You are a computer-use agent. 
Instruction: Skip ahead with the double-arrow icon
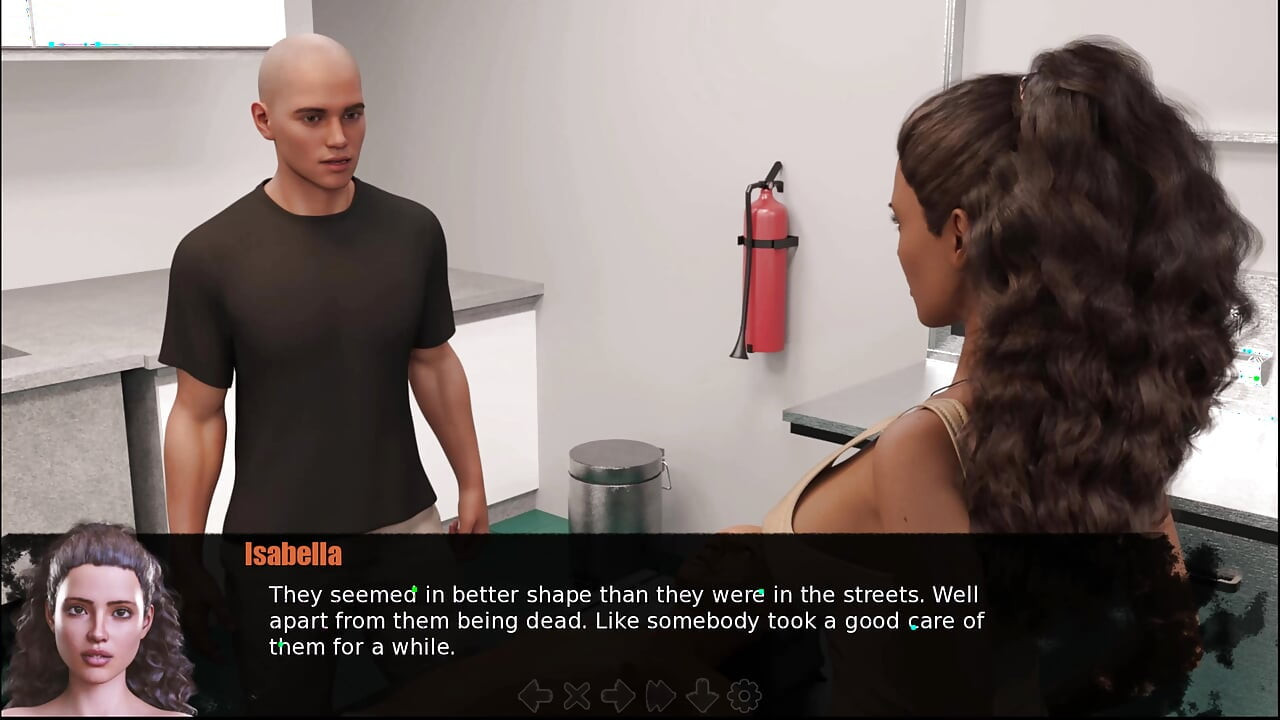click(x=660, y=696)
